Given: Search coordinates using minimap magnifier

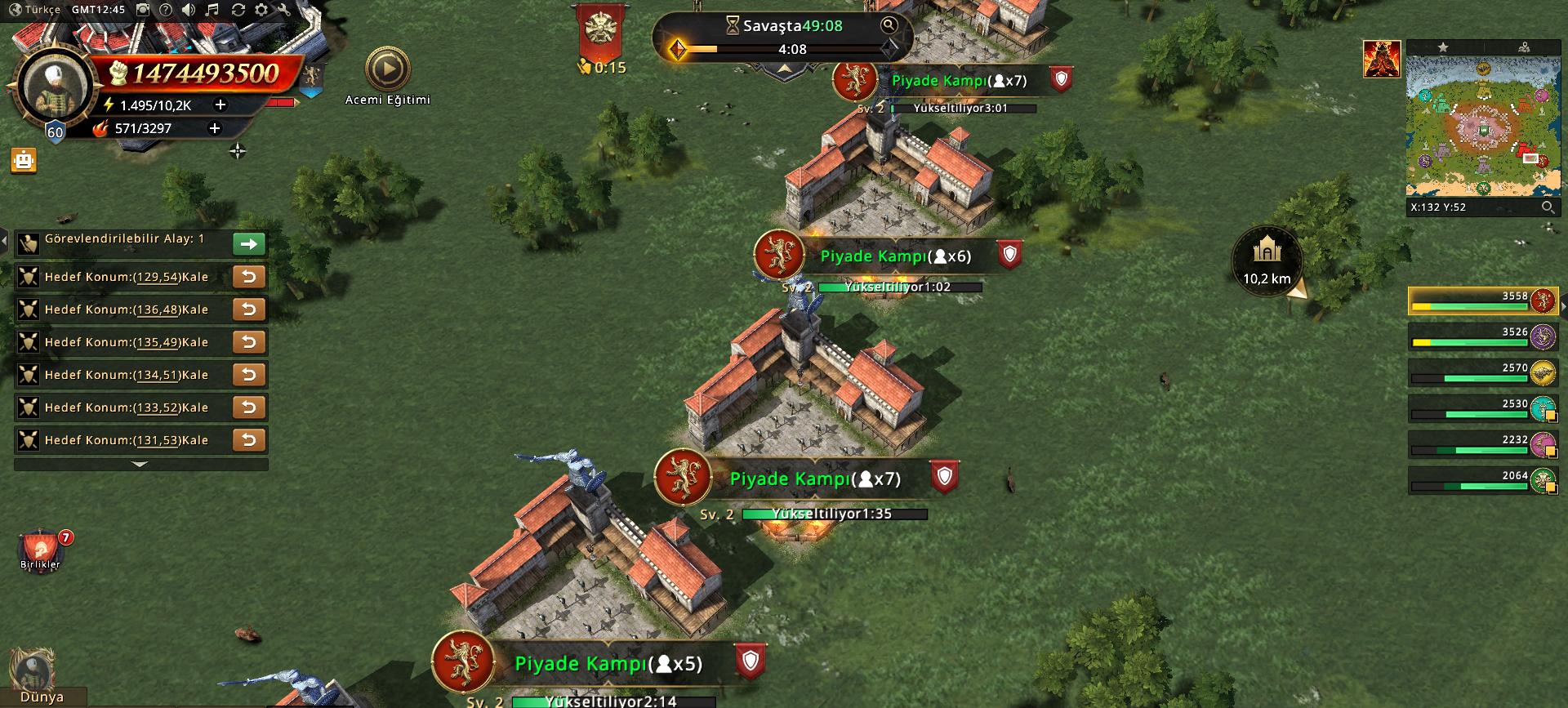Looking at the screenshot, I should point(1547,207).
